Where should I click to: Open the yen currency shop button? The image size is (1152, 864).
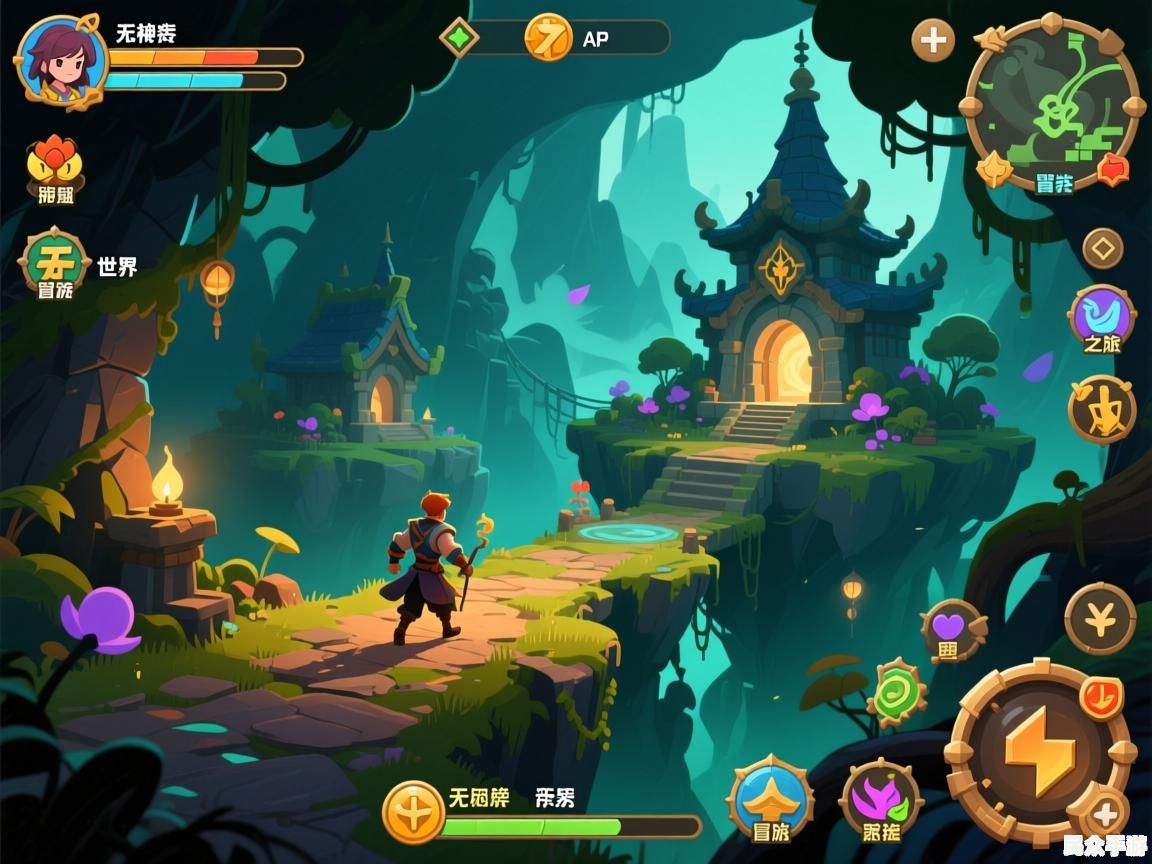1100,620
